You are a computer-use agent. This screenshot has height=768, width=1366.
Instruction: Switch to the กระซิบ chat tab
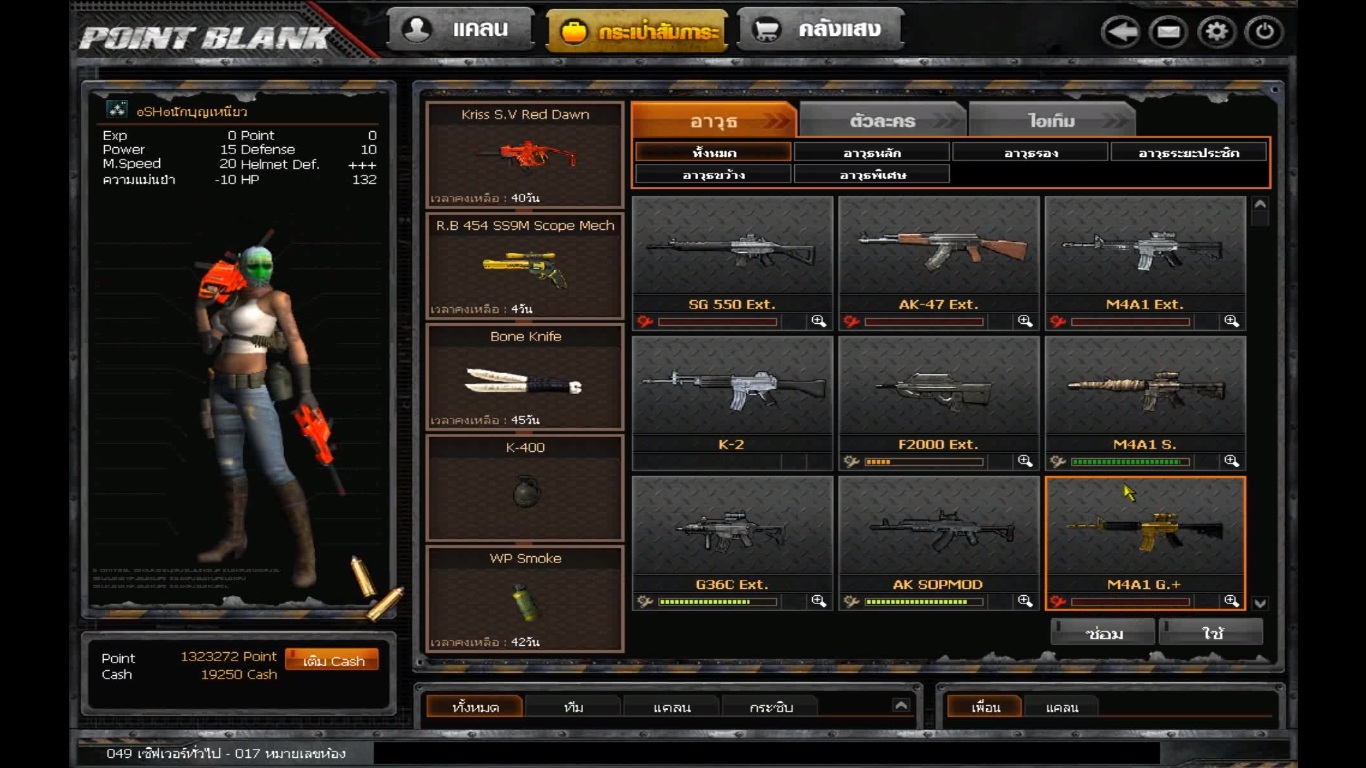(770, 706)
